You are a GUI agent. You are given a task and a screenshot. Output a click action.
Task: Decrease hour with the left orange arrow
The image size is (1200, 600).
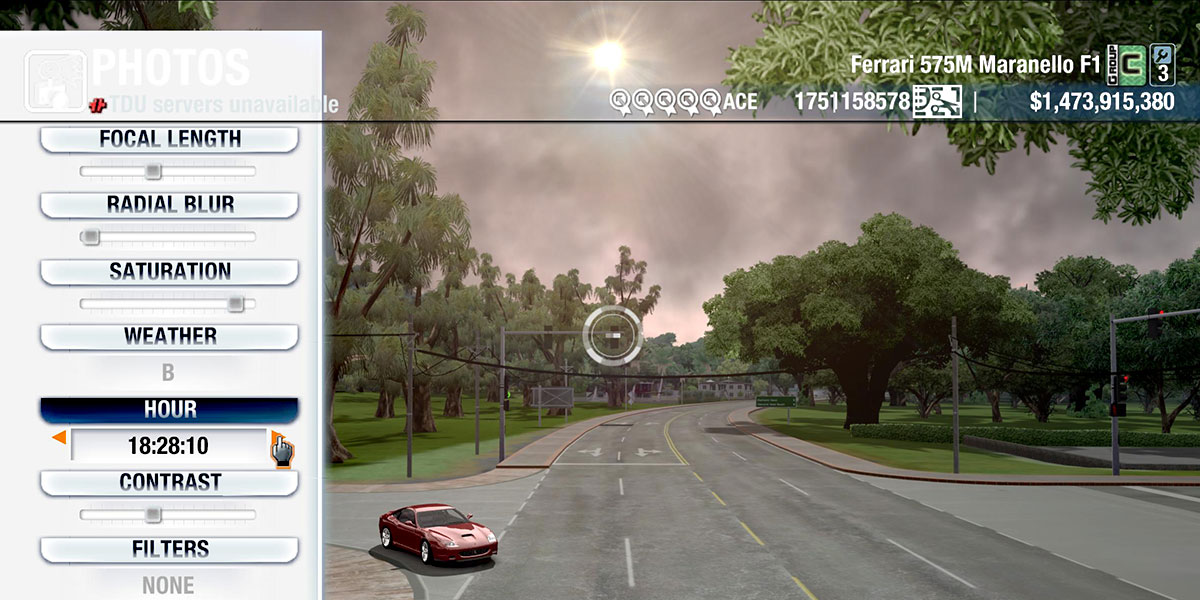[59, 438]
